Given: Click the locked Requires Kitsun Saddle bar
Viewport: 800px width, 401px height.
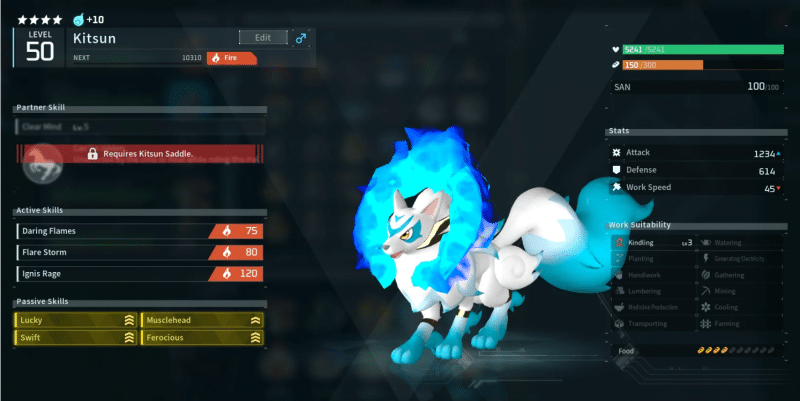Looking at the screenshot, I should (140, 154).
